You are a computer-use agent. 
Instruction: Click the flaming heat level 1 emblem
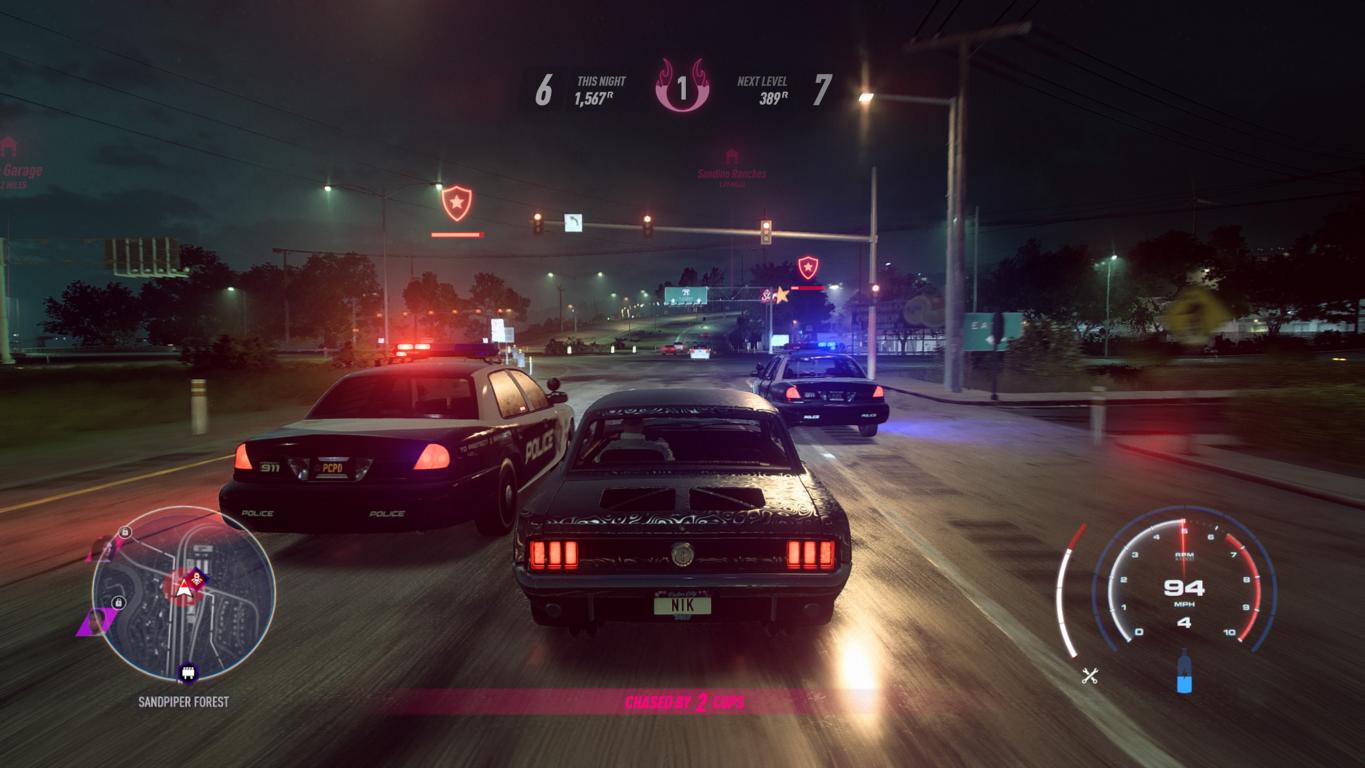[682, 86]
